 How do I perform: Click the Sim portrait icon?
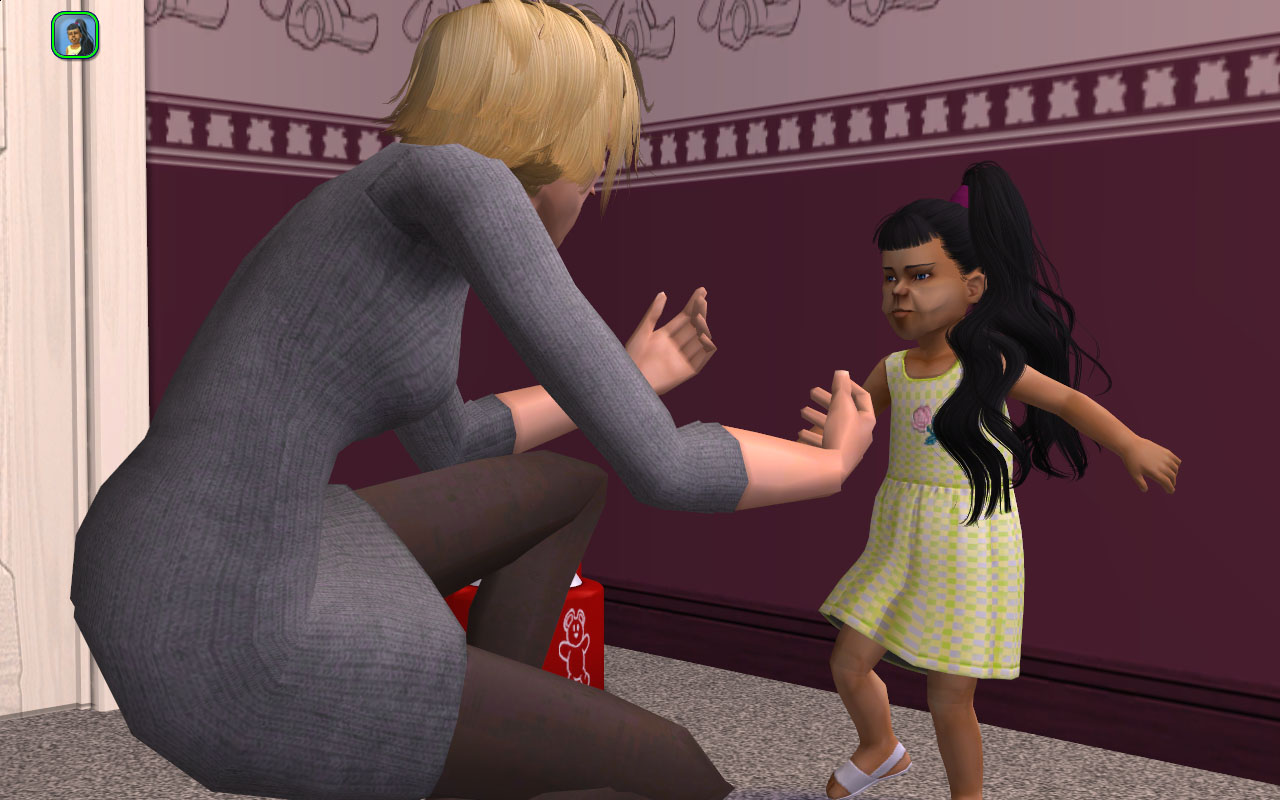point(75,35)
